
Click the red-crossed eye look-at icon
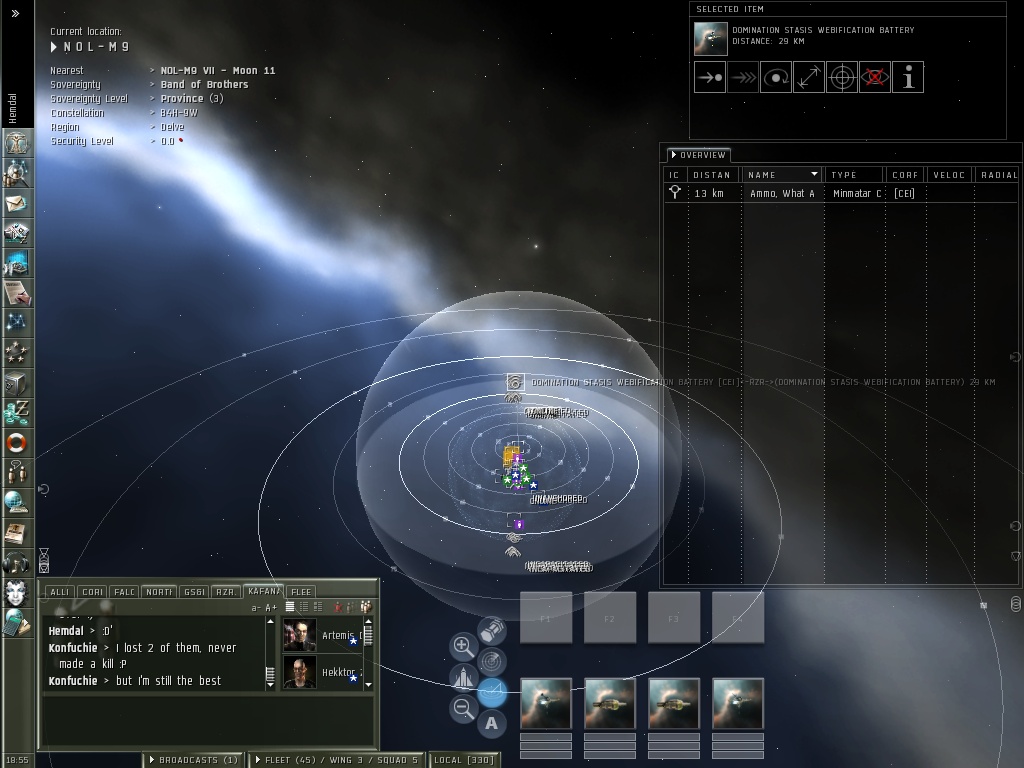click(874, 77)
